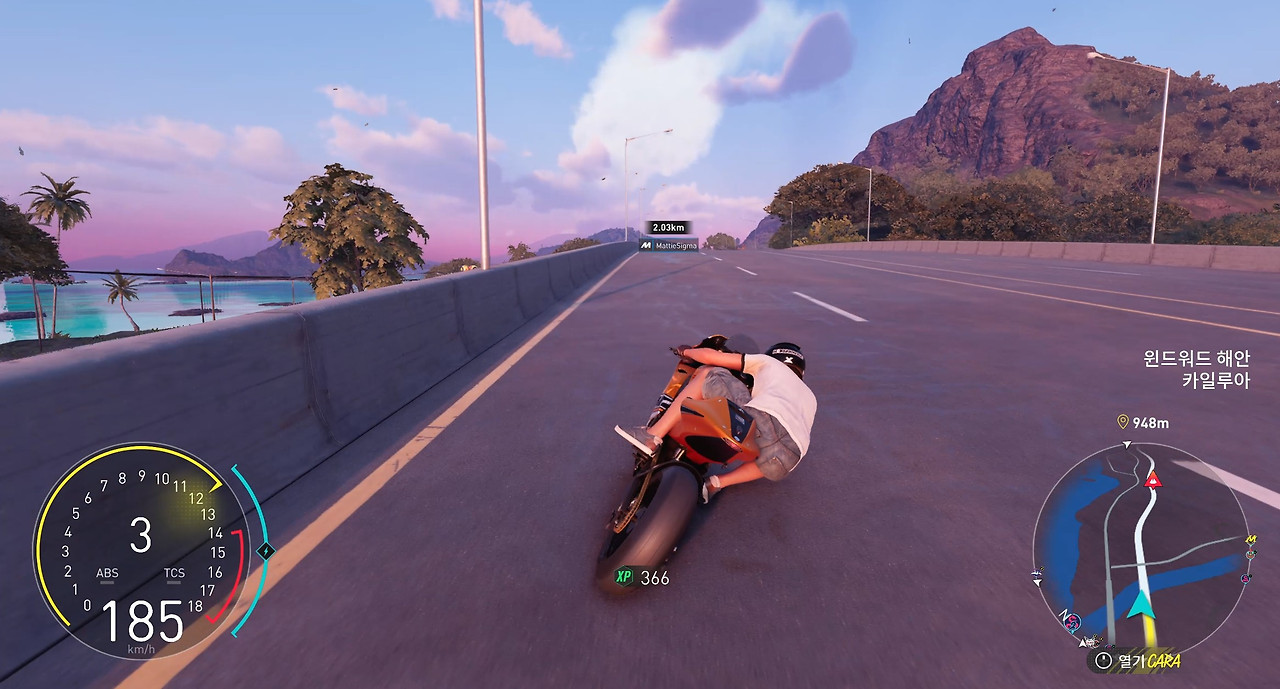
Task: Click the red triangle marker on the minimap
Action: [1153, 480]
